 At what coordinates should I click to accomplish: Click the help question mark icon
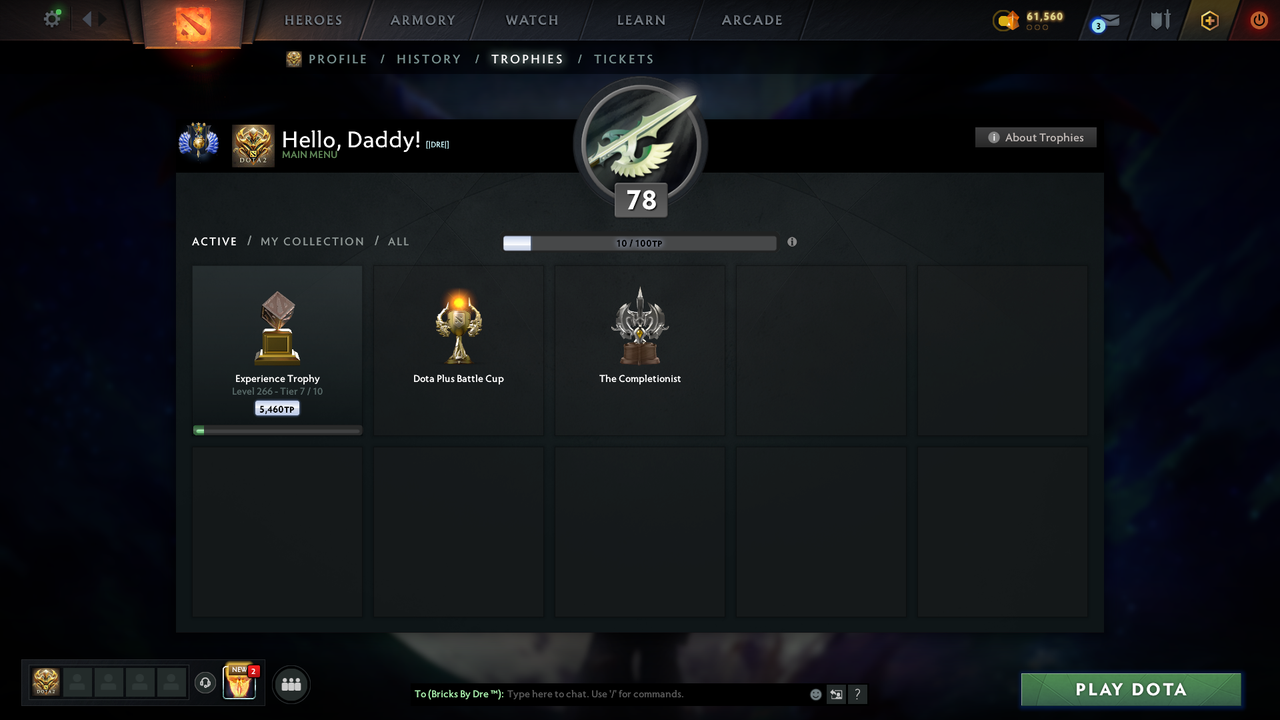point(857,694)
